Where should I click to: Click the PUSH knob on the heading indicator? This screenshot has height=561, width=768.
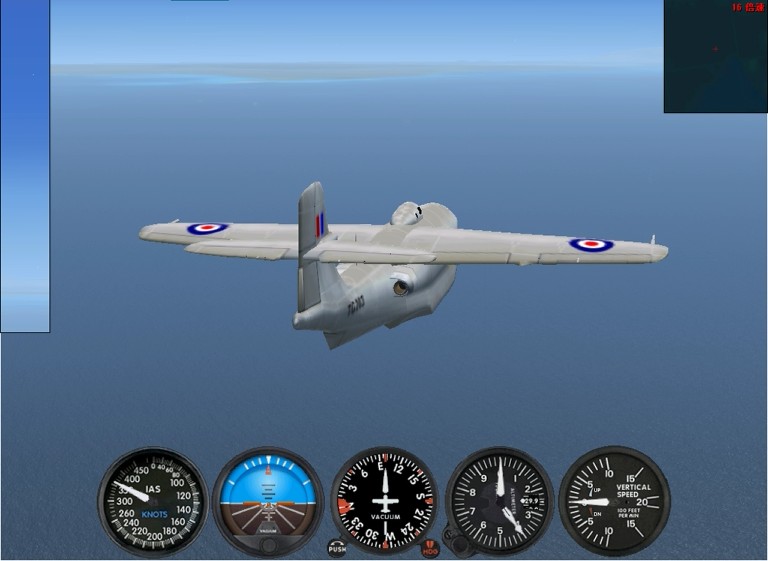click(337, 548)
